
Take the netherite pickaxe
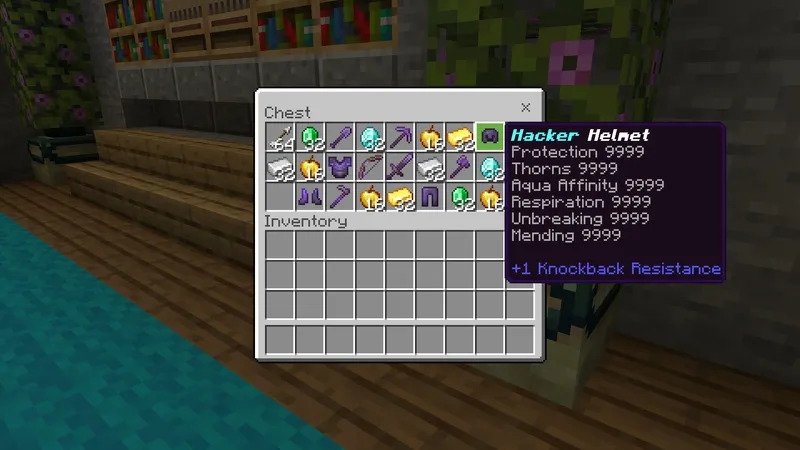click(401, 136)
